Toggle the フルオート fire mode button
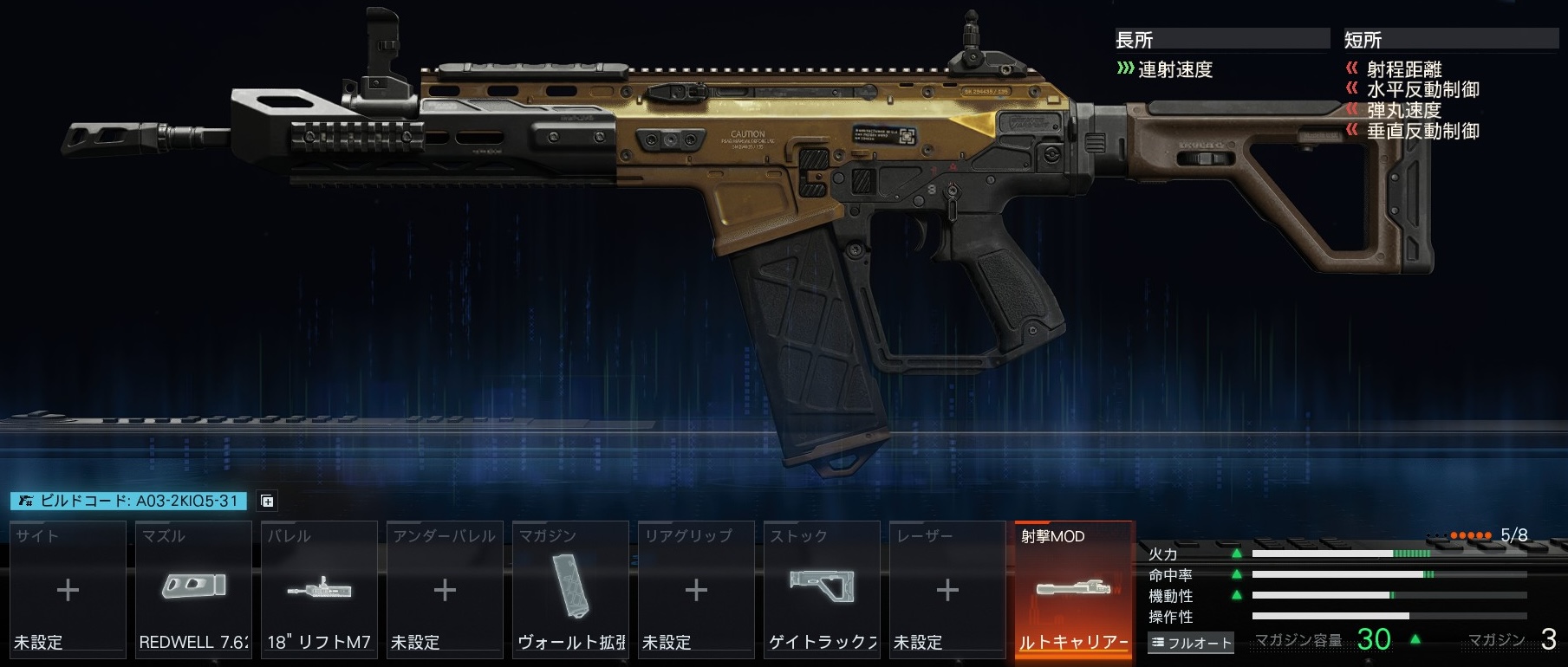This screenshot has width=1568, height=667. click(x=1191, y=643)
